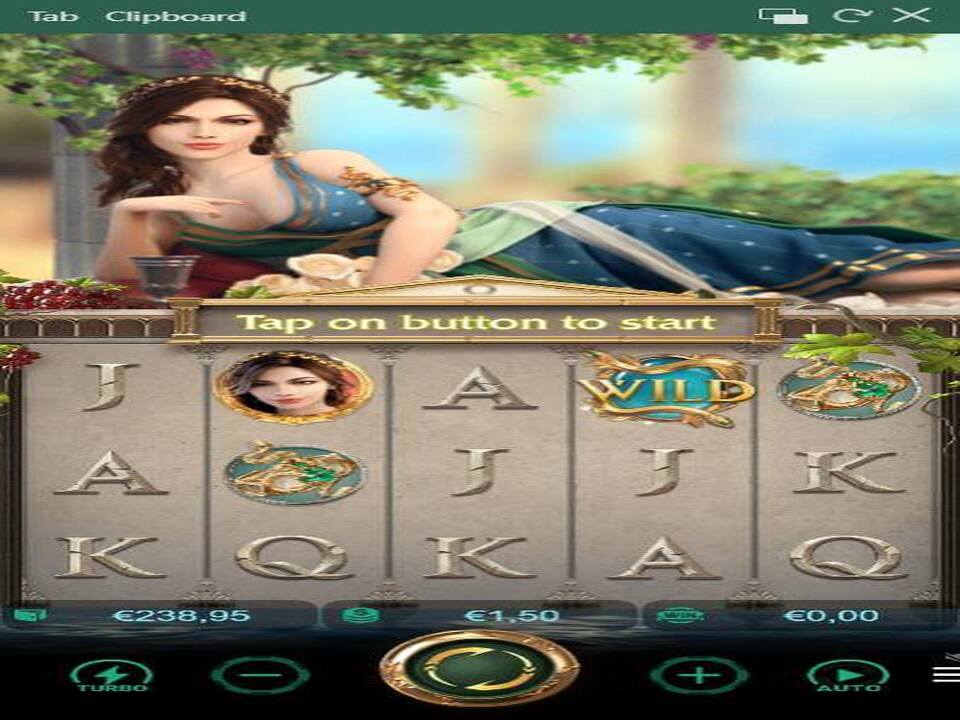Open the Clipboard menu in the top bar
960x720 pixels.
176,16
